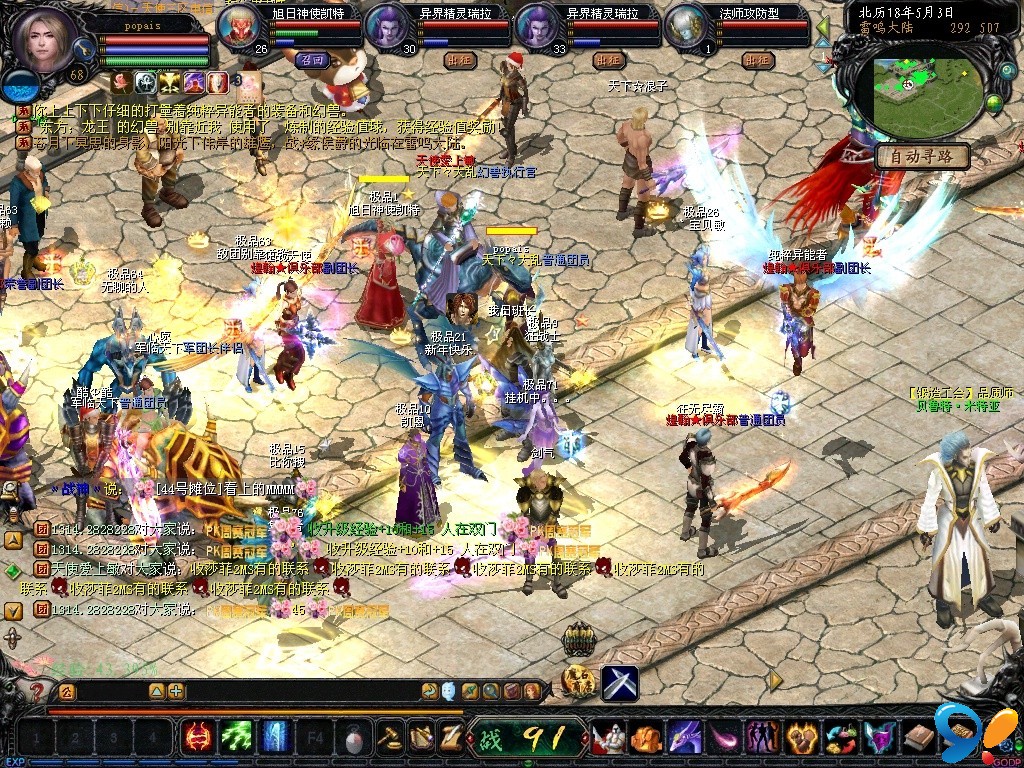The image size is (1024, 768).
Task: Collapse the pet bar with green arrow
Action: (823, 27)
